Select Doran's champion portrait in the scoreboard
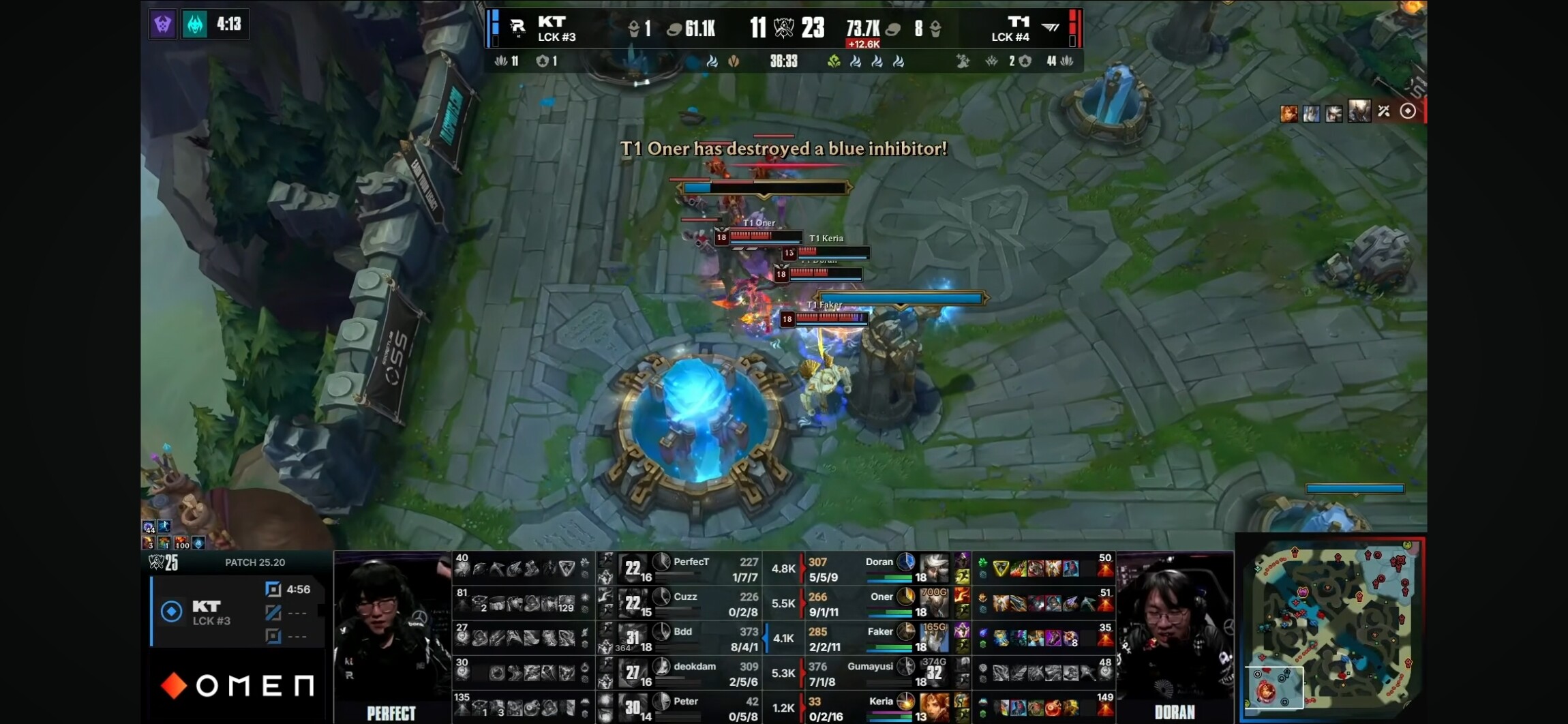 (x=935, y=569)
